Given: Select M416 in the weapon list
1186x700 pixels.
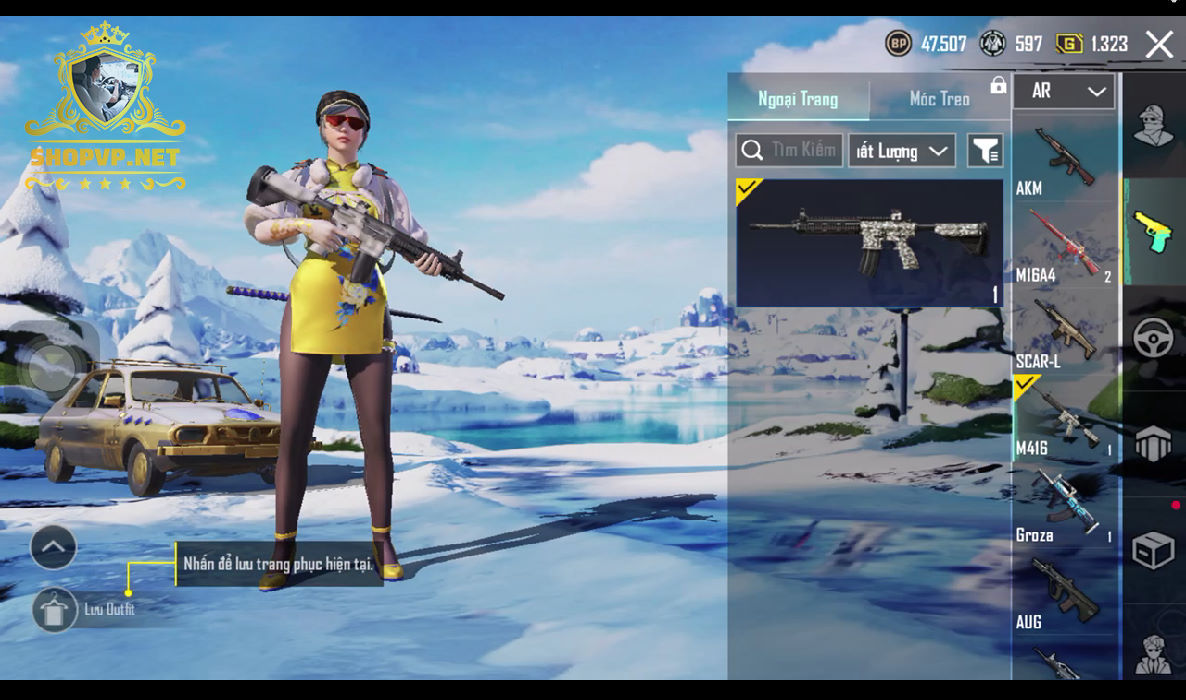Looking at the screenshot, I should [1064, 419].
